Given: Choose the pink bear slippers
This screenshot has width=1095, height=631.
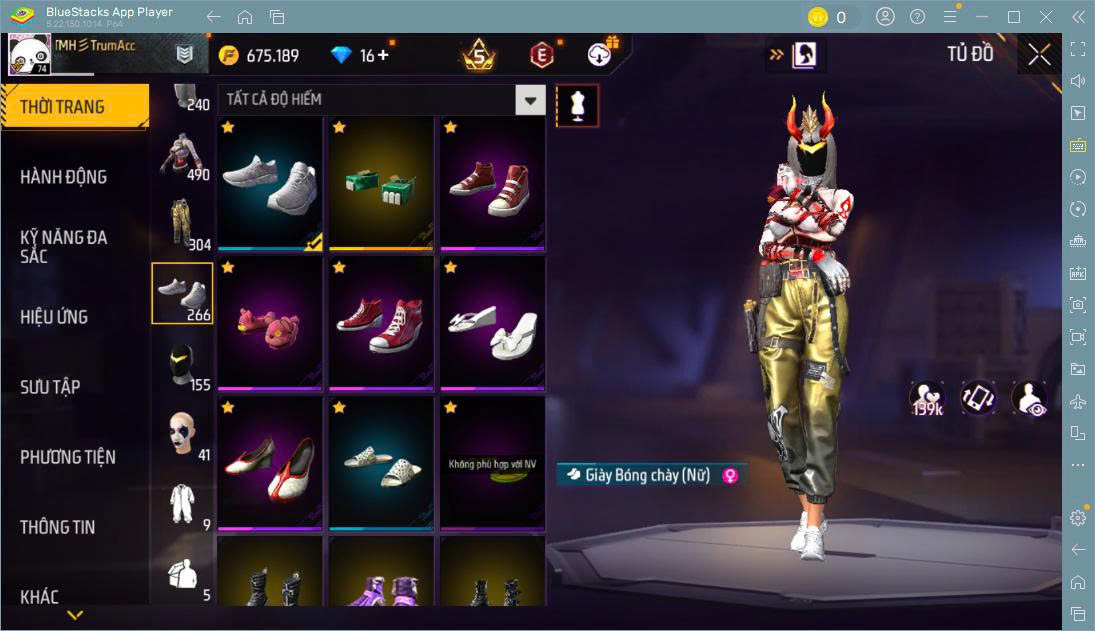Looking at the screenshot, I should (270, 322).
